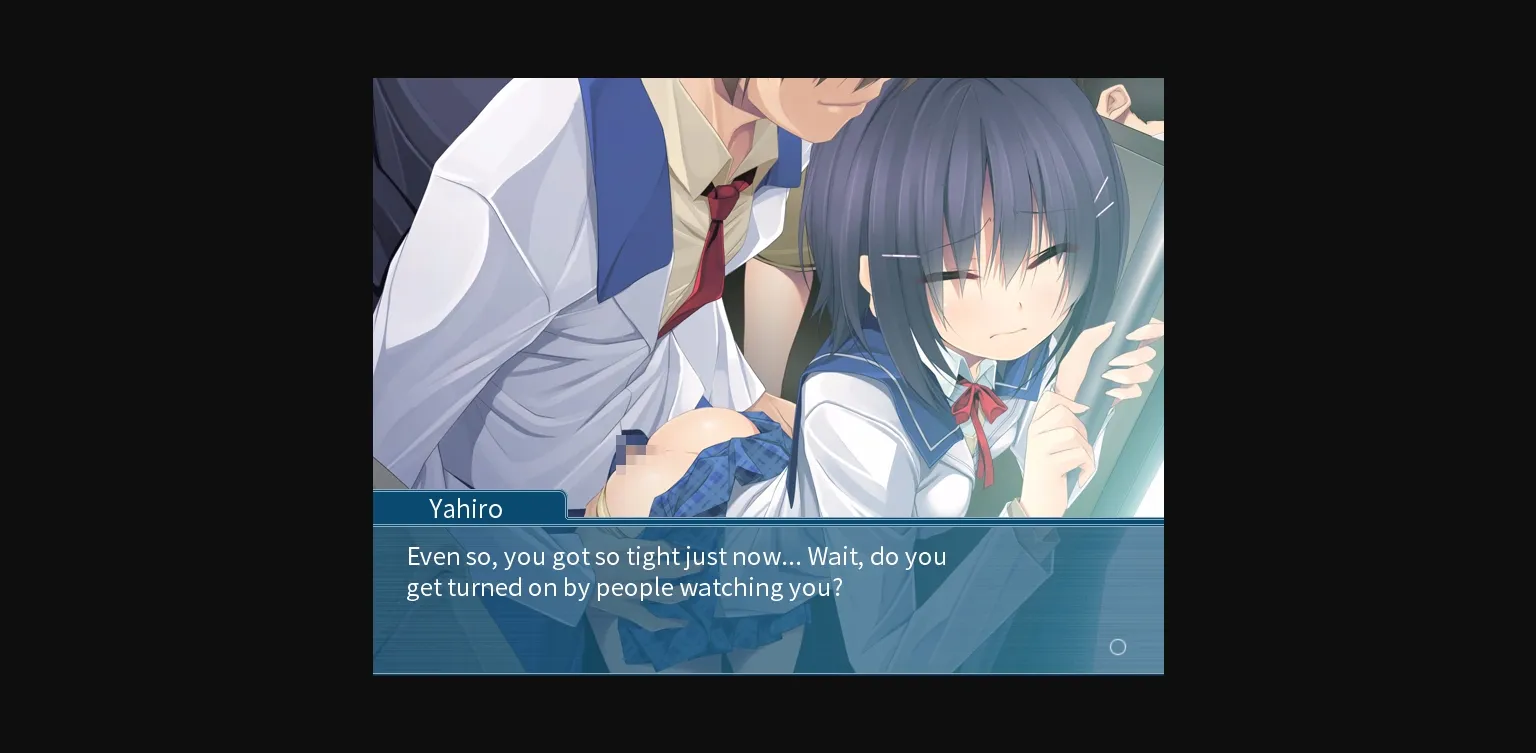The image size is (1536, 753).
Task: Click the hollow circle prompt to proceed
Action: (x=1118, y=647)
